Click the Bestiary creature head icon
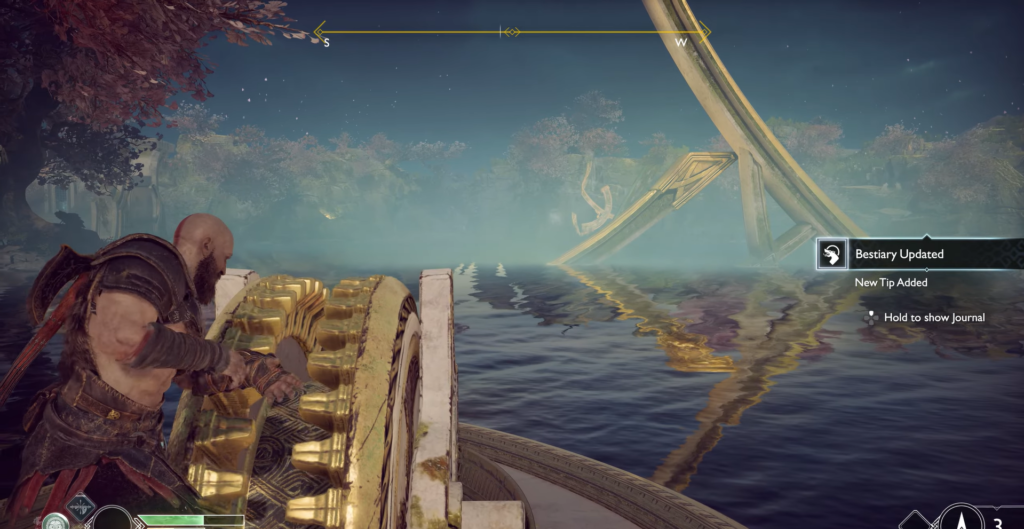1024x529 pixels. pyautogui.click(x=831, y=255)
